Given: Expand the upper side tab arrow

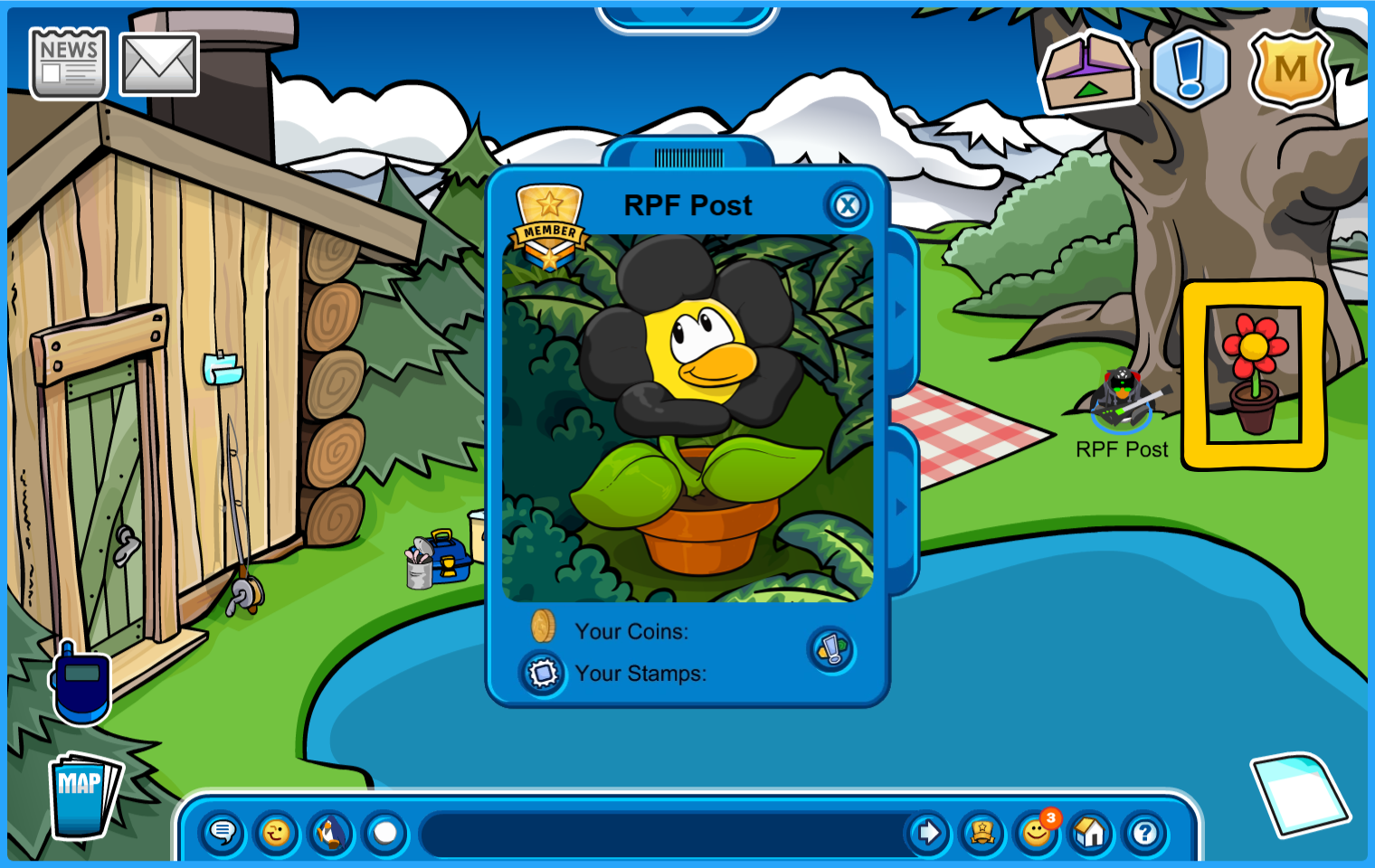Looking at the screenshot, I should tap(901, 310).
